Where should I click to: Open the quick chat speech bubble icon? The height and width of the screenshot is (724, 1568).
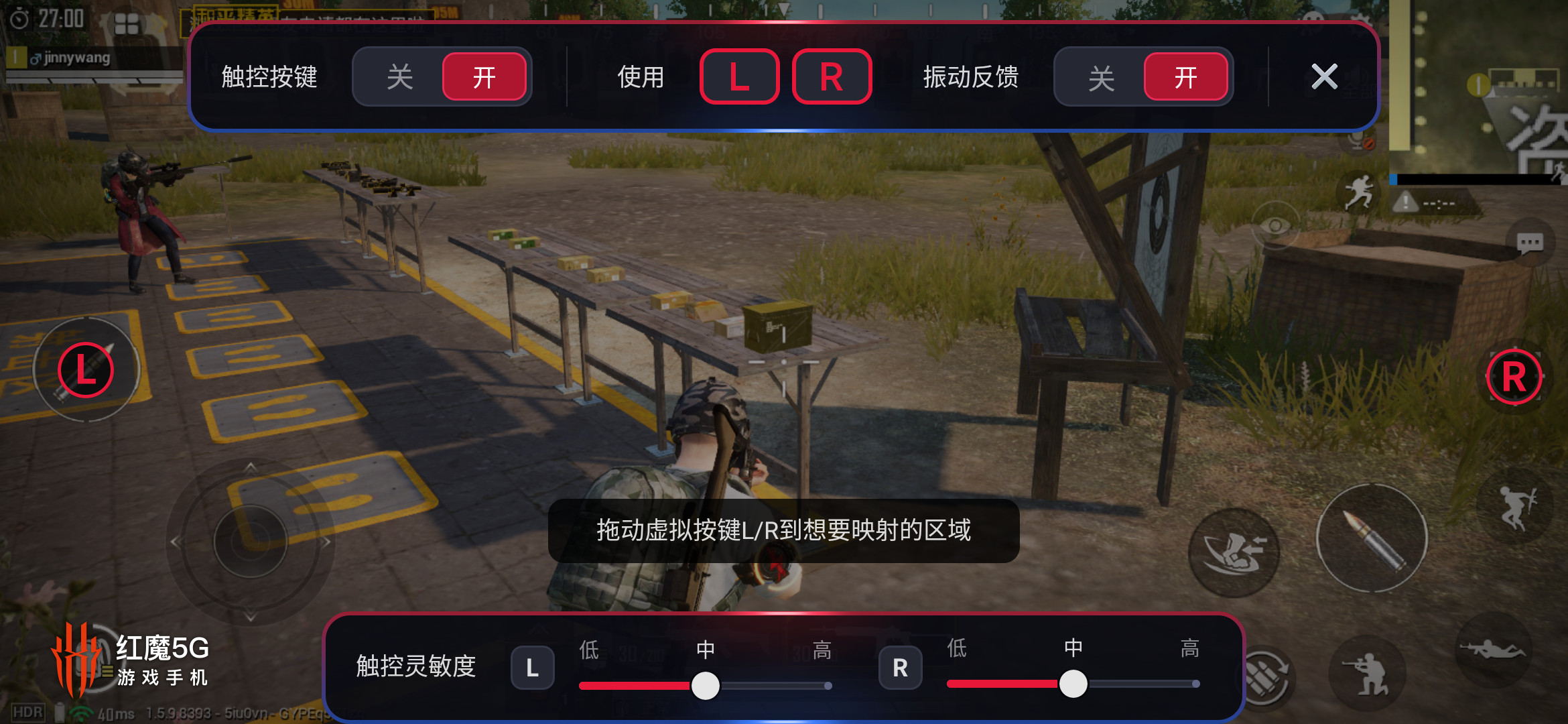coord(1530,242)
